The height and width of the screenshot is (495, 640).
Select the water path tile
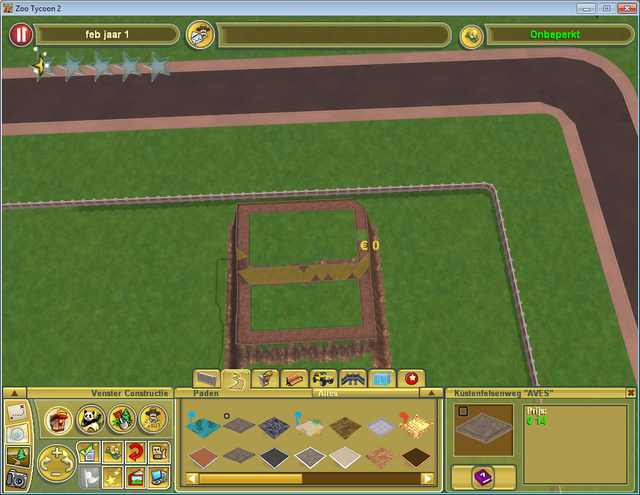[x=201, y=427]
